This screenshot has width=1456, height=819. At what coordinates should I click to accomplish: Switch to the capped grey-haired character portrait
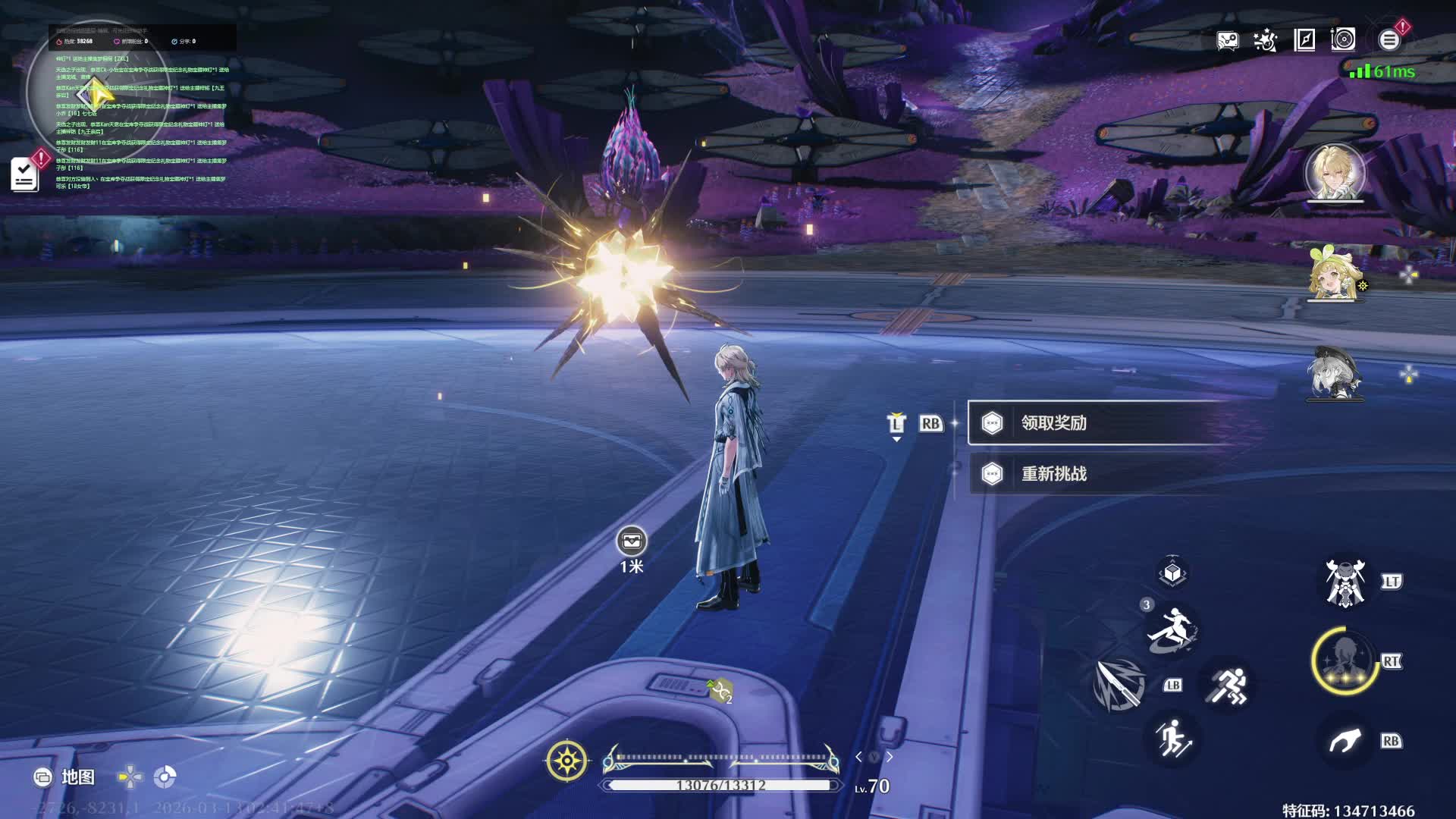[x=1335, y=373]
